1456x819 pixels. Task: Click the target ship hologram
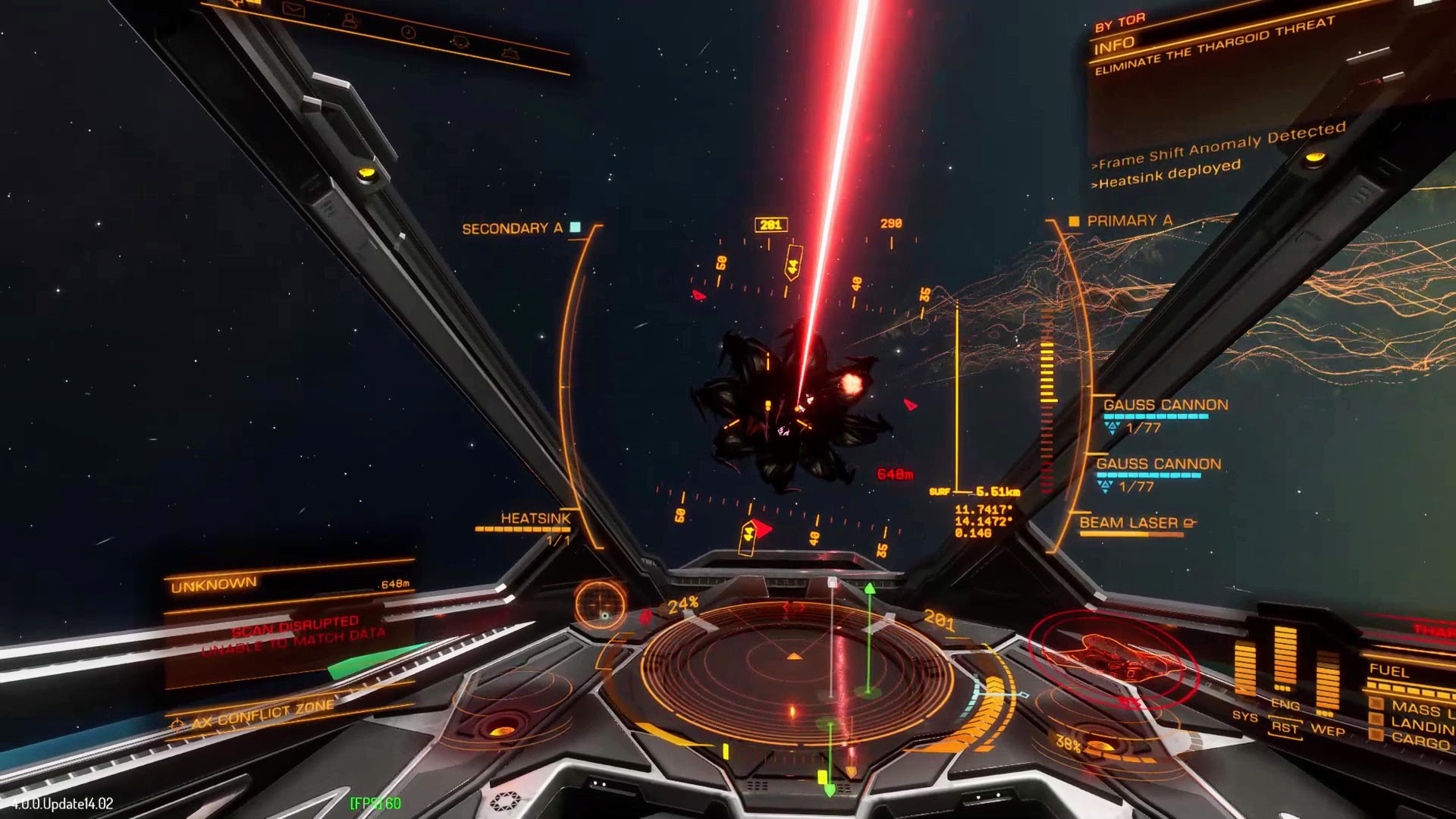[x=1115, y=657]
